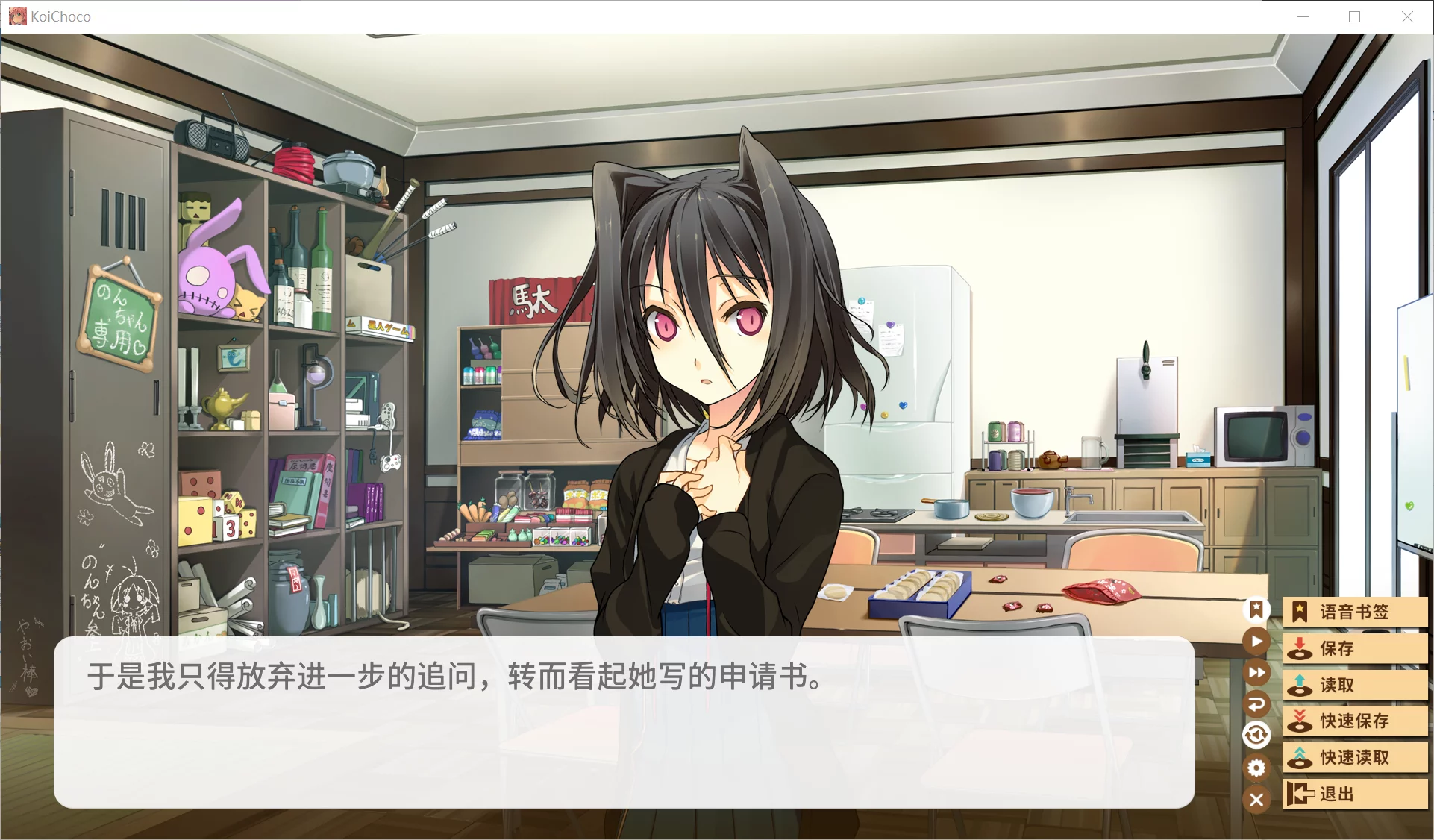Load a save with the 读取 button
The width and height of the screenshot is (1434, 840).
(1354, 685)
